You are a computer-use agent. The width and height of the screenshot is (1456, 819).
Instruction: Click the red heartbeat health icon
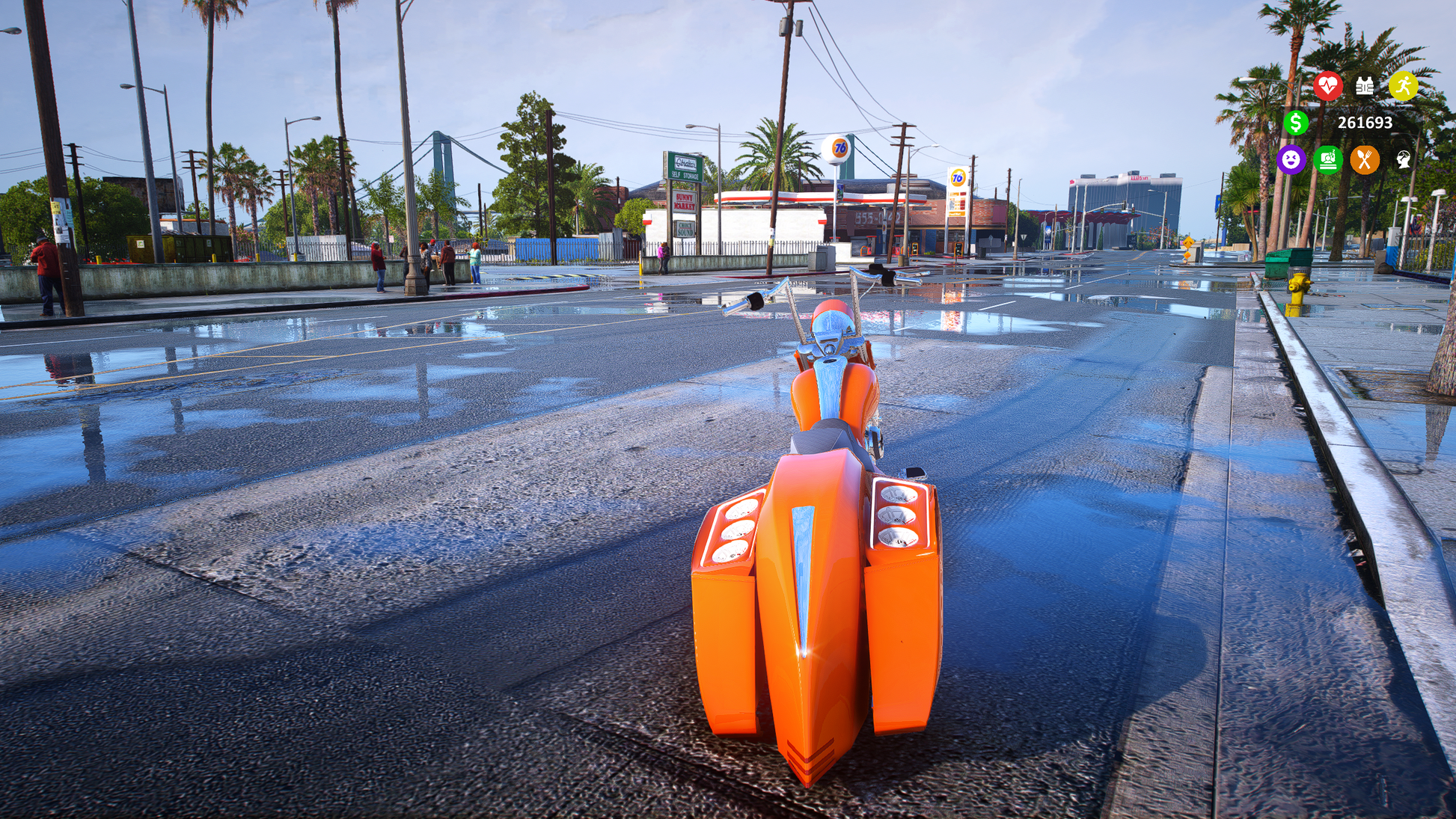[x=1328, y=86]
